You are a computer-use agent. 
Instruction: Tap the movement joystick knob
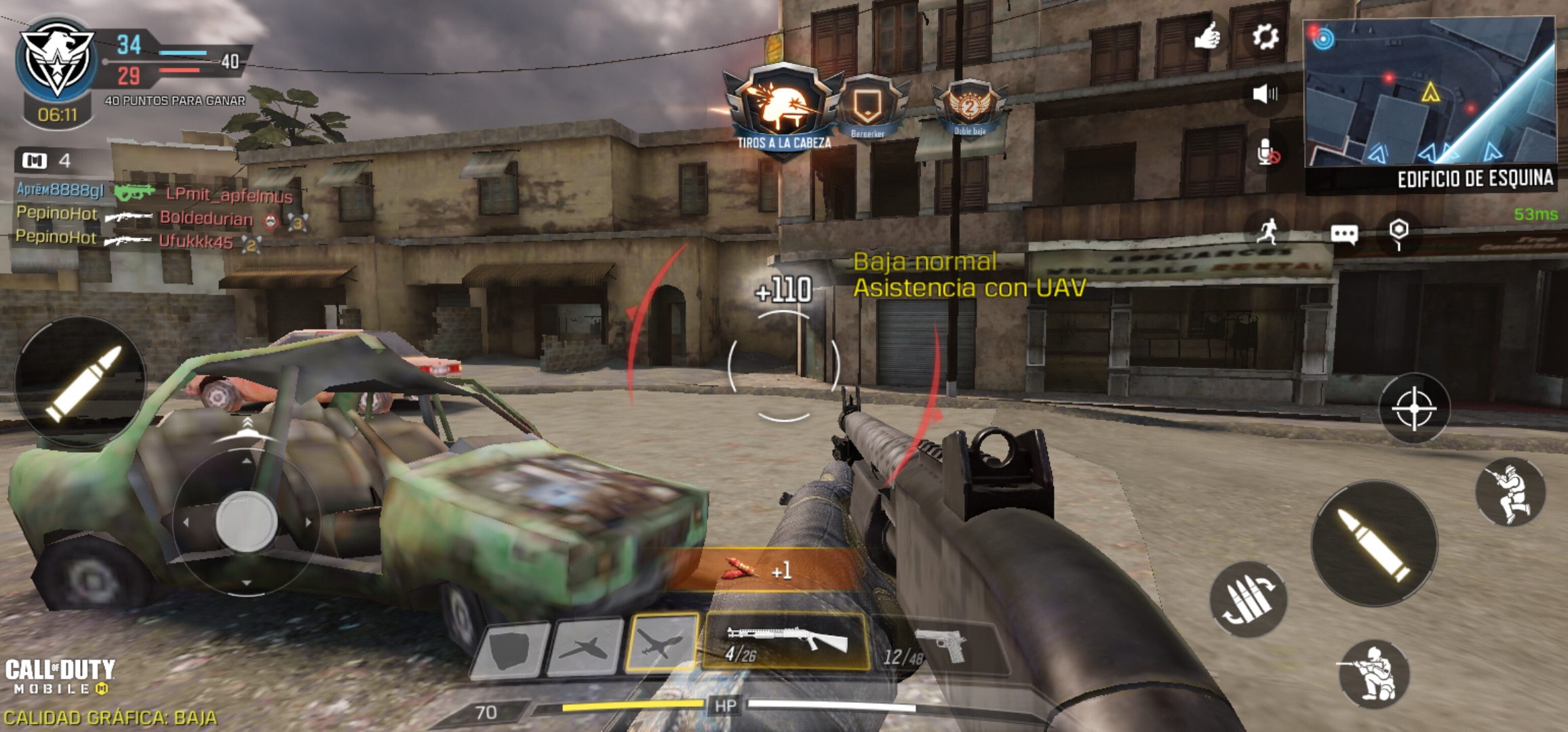[246, 522]
